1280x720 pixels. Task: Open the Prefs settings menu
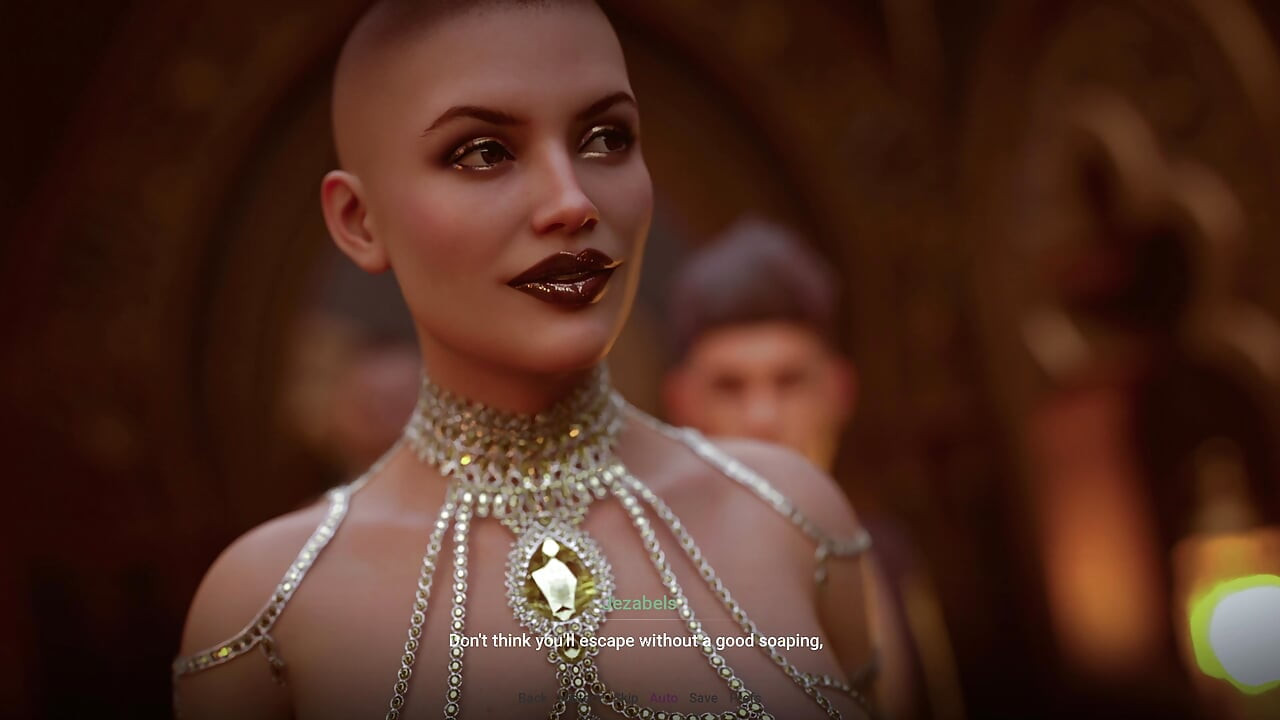coord(742,697)
